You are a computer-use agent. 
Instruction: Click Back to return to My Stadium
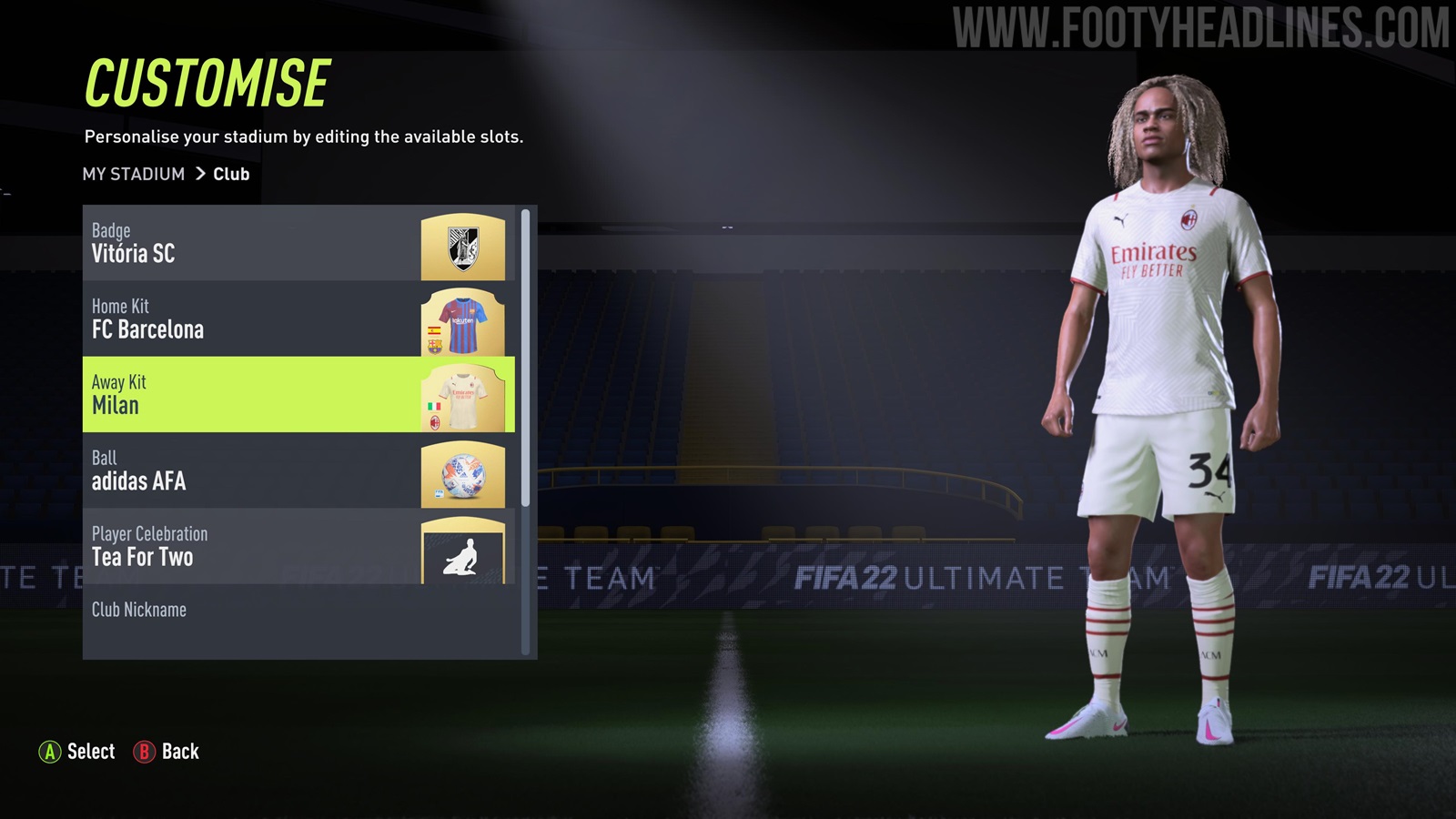click(147, 752)
